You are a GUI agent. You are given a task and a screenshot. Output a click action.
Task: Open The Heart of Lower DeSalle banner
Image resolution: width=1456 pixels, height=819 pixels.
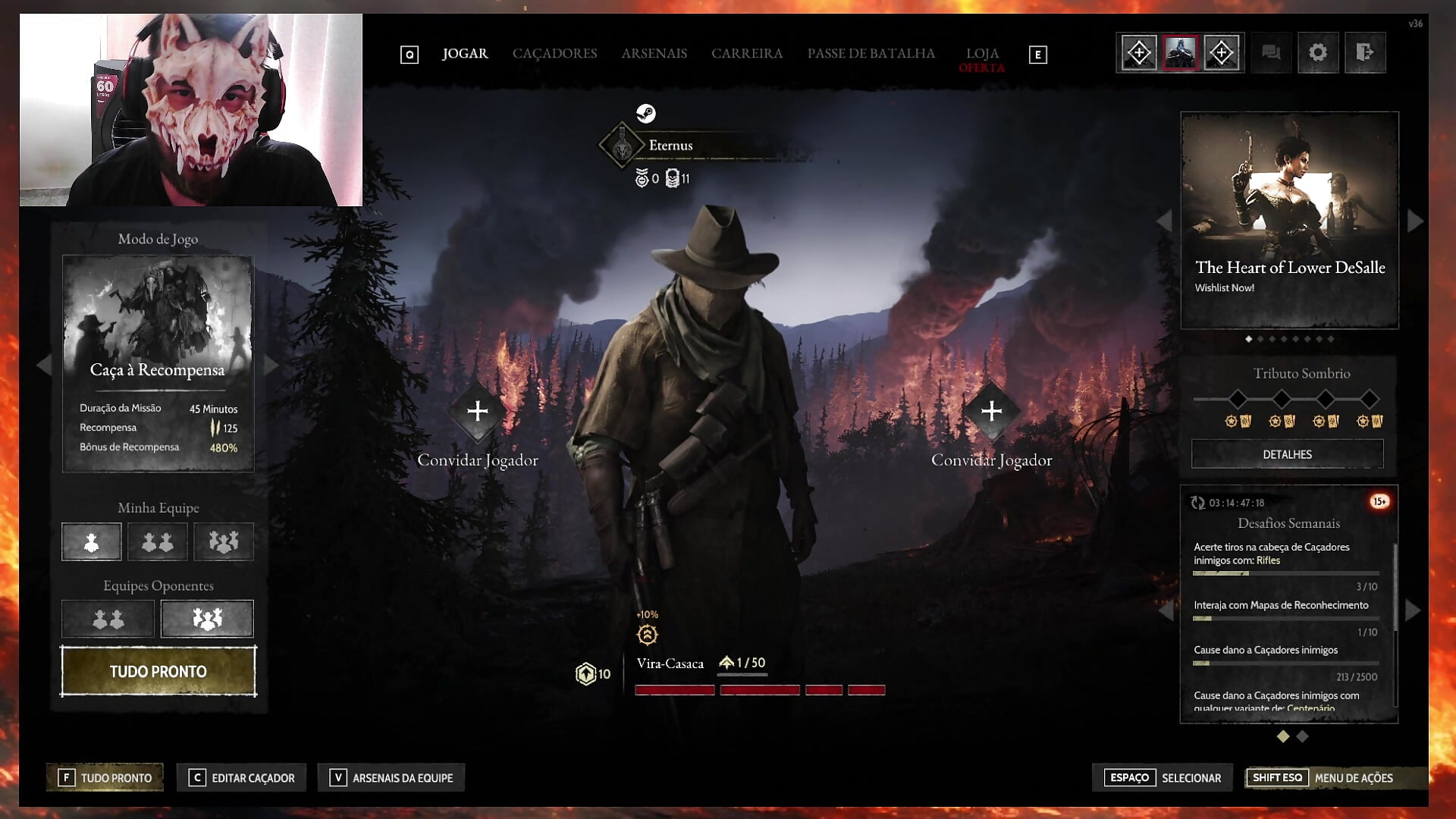(x=1289, y=221)
